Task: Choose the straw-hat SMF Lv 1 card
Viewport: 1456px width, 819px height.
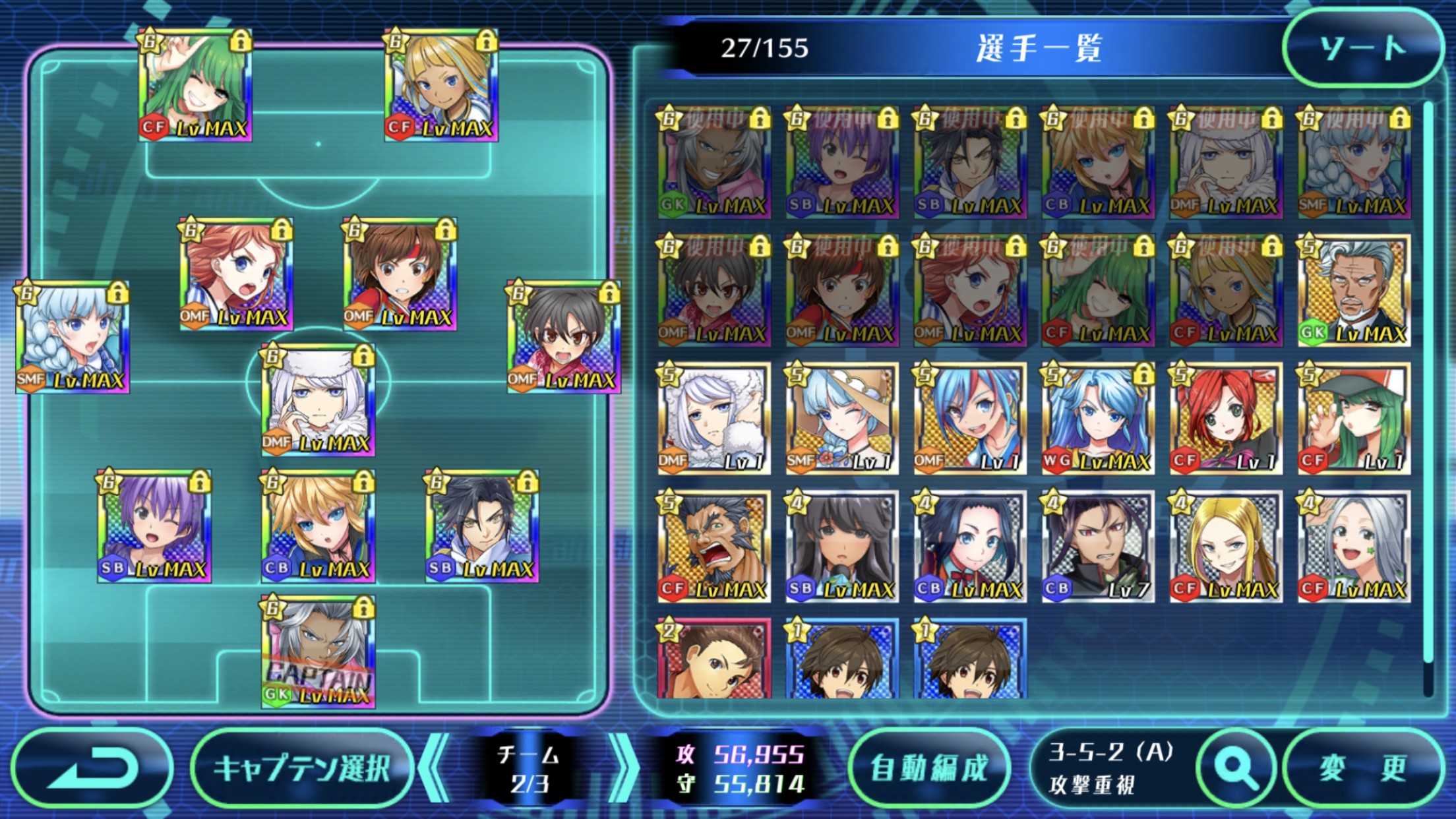Action: 841,418
